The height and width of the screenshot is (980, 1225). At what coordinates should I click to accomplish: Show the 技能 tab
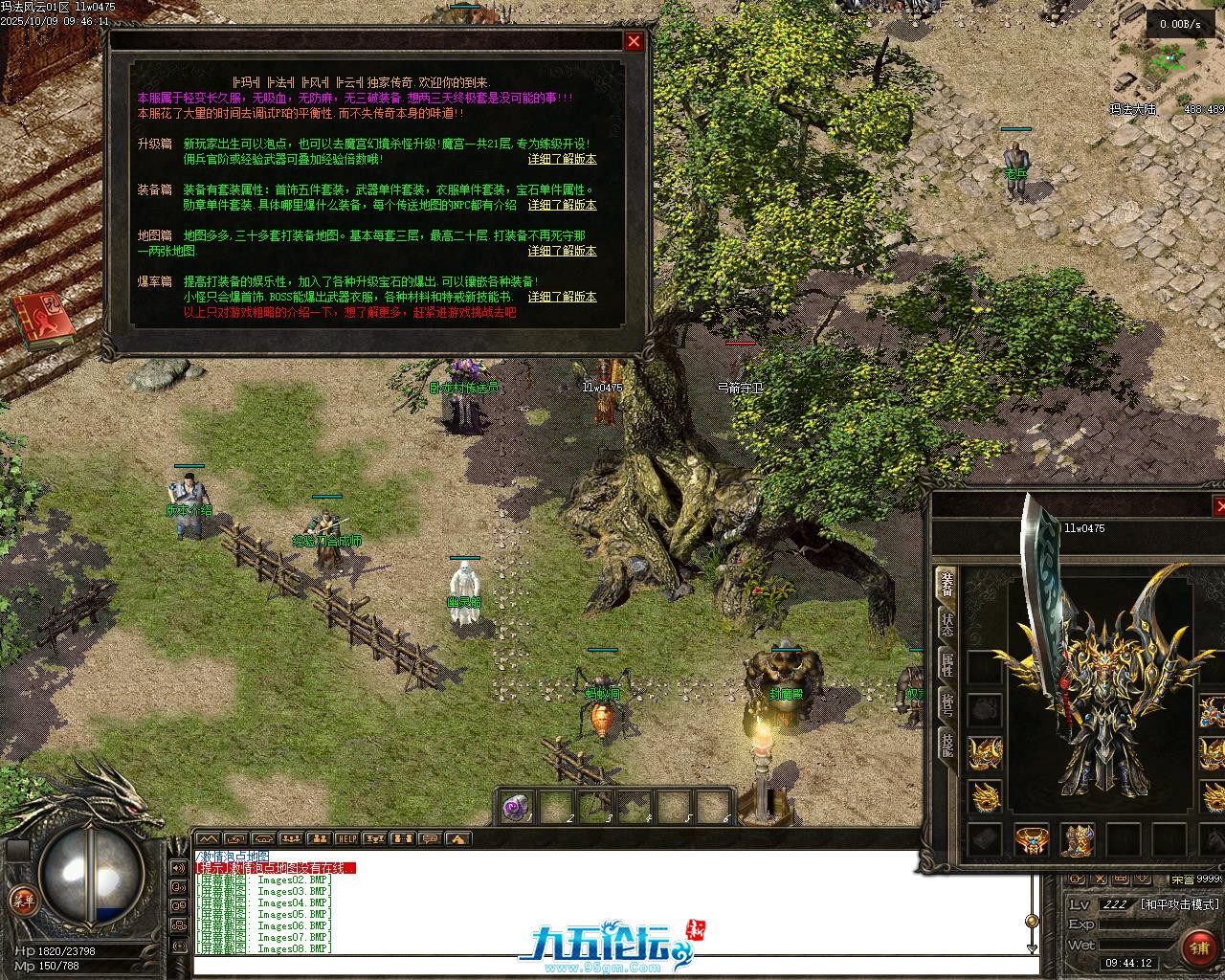click(x=947, y=745)
